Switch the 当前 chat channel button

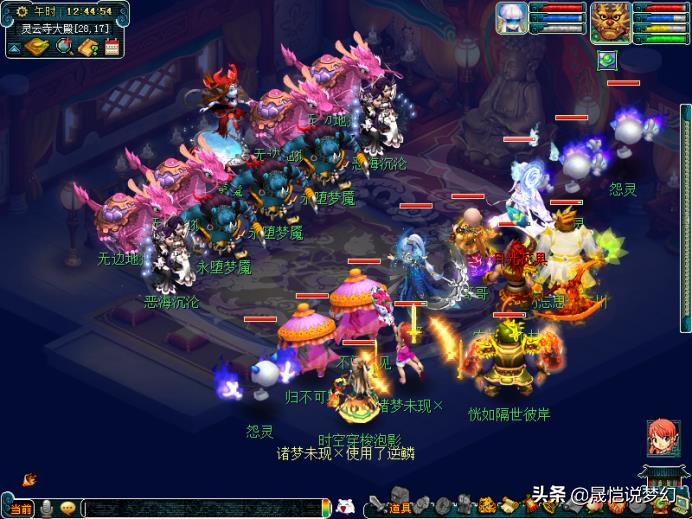(20, 509)
